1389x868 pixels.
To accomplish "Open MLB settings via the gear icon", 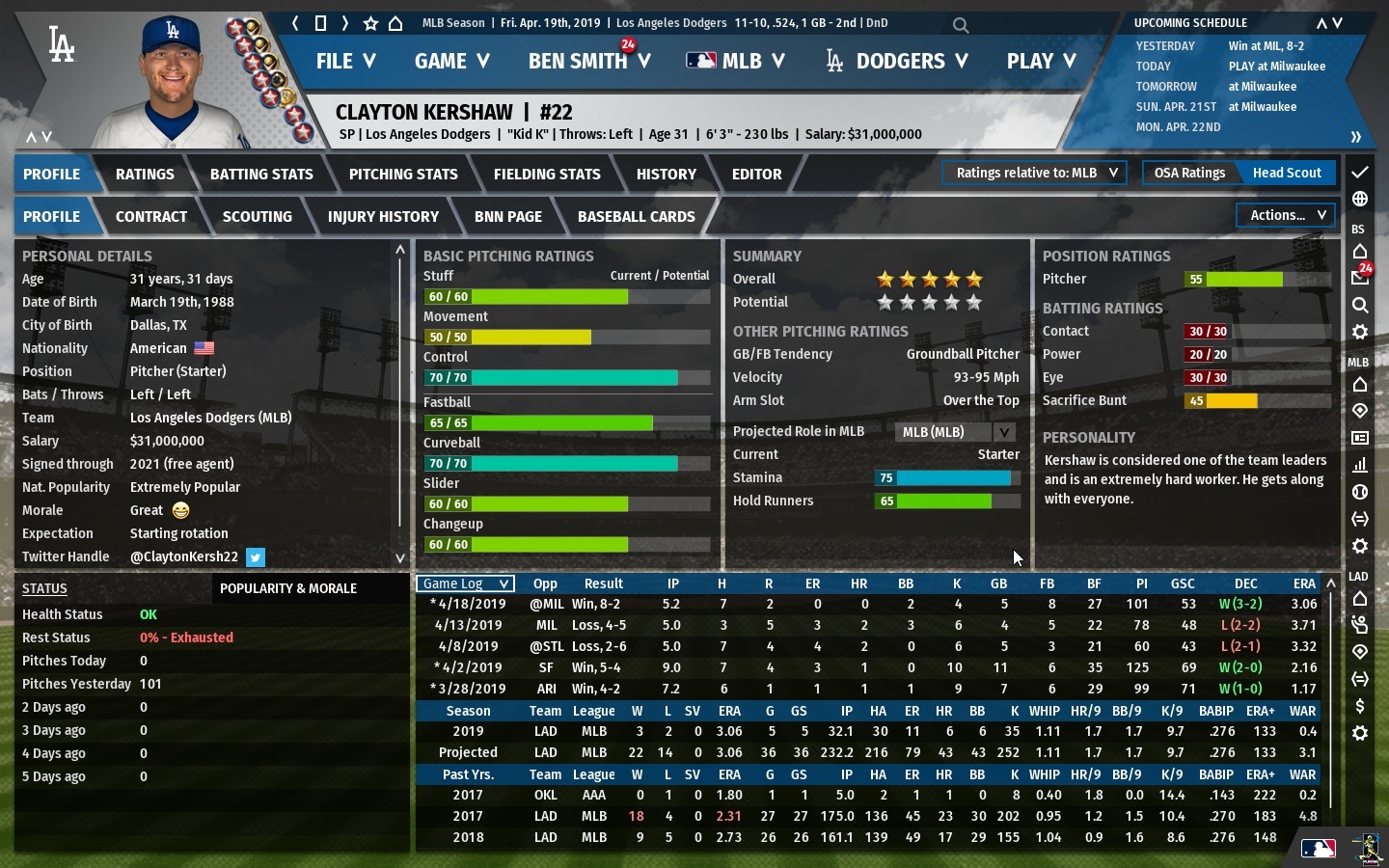I will (1360, 332).
